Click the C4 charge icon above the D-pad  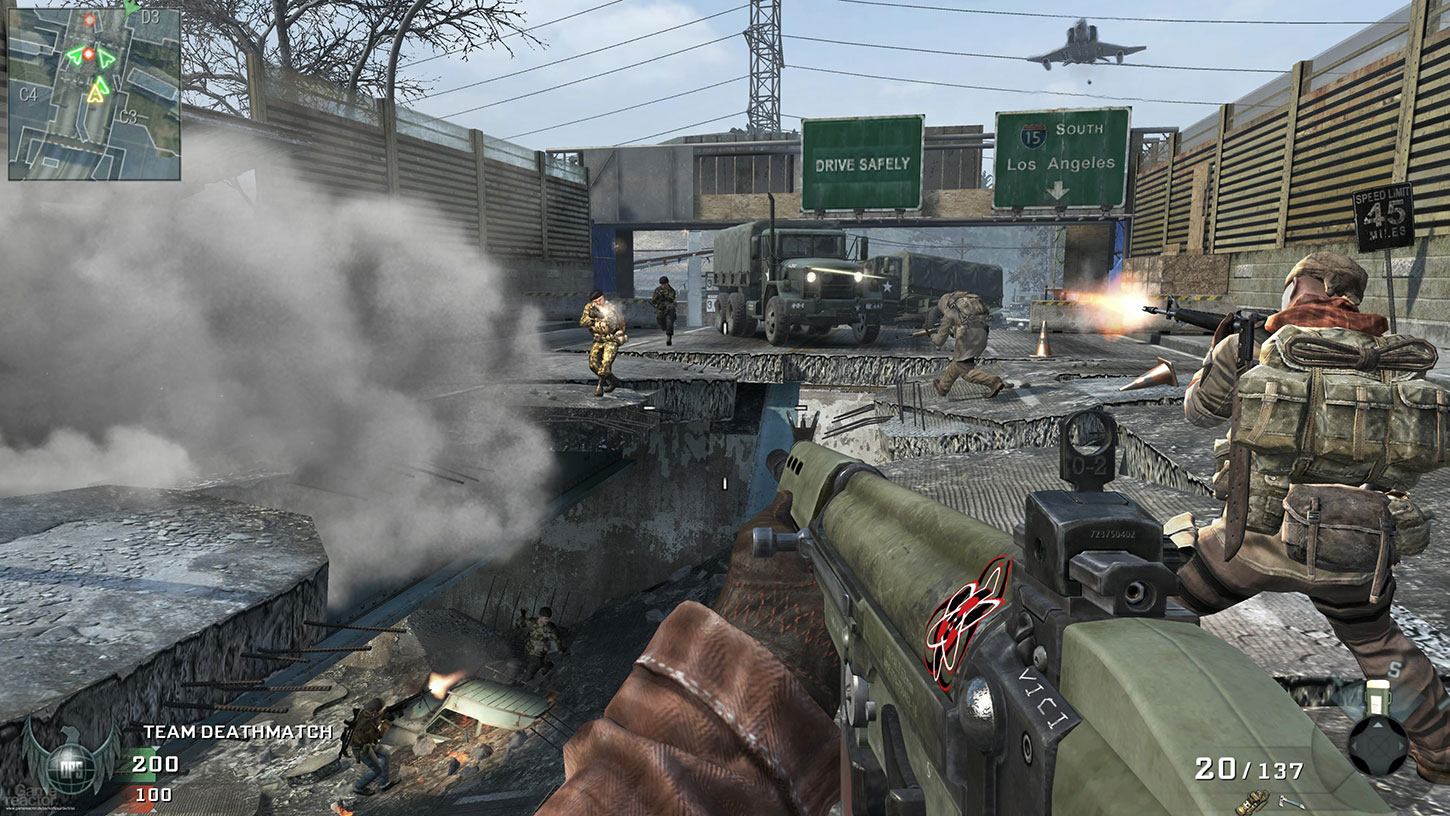[1379, 698]
